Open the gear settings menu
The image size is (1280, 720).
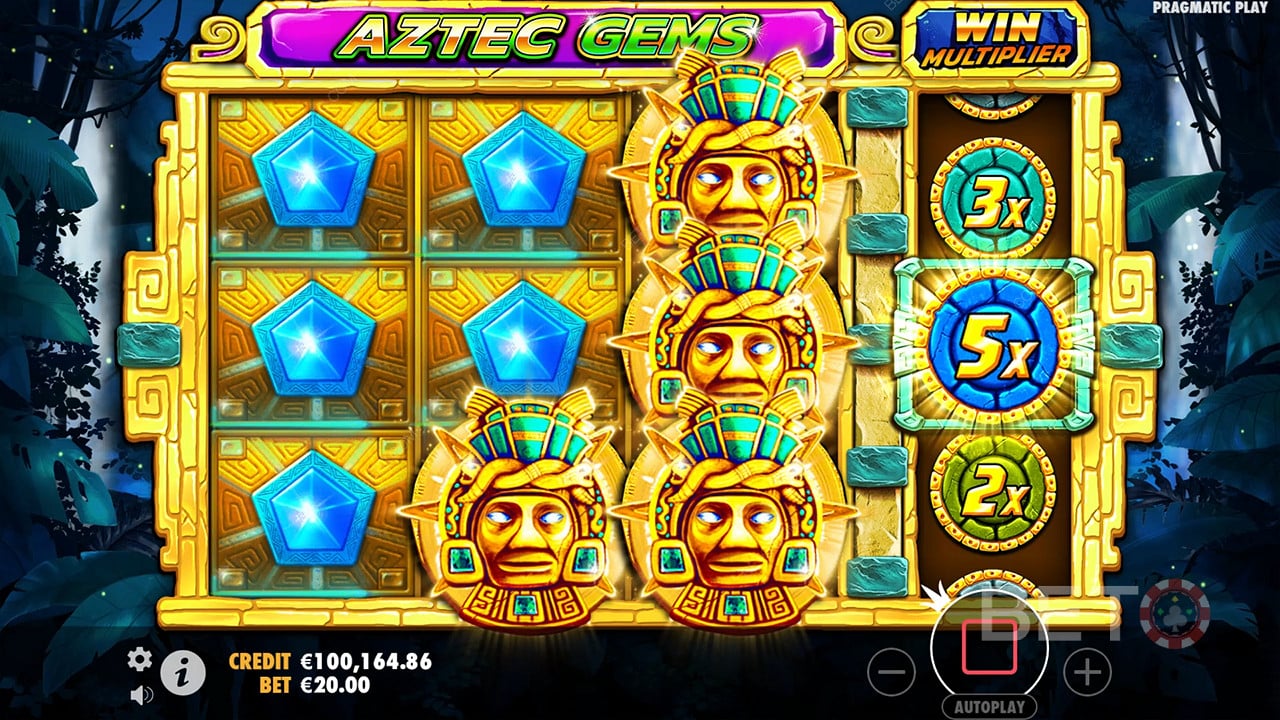140,658
